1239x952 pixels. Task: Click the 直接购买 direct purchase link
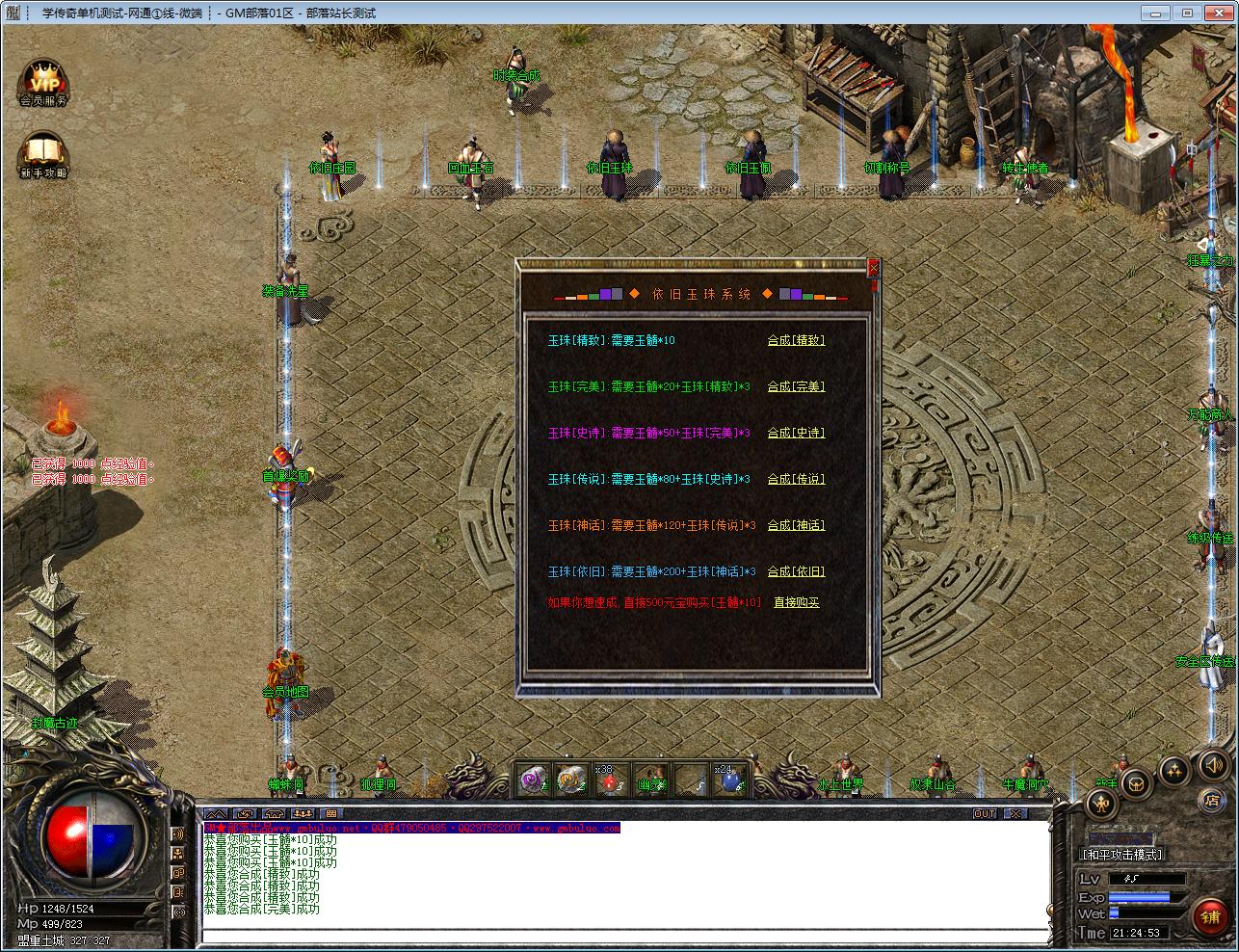click(796, 602)
